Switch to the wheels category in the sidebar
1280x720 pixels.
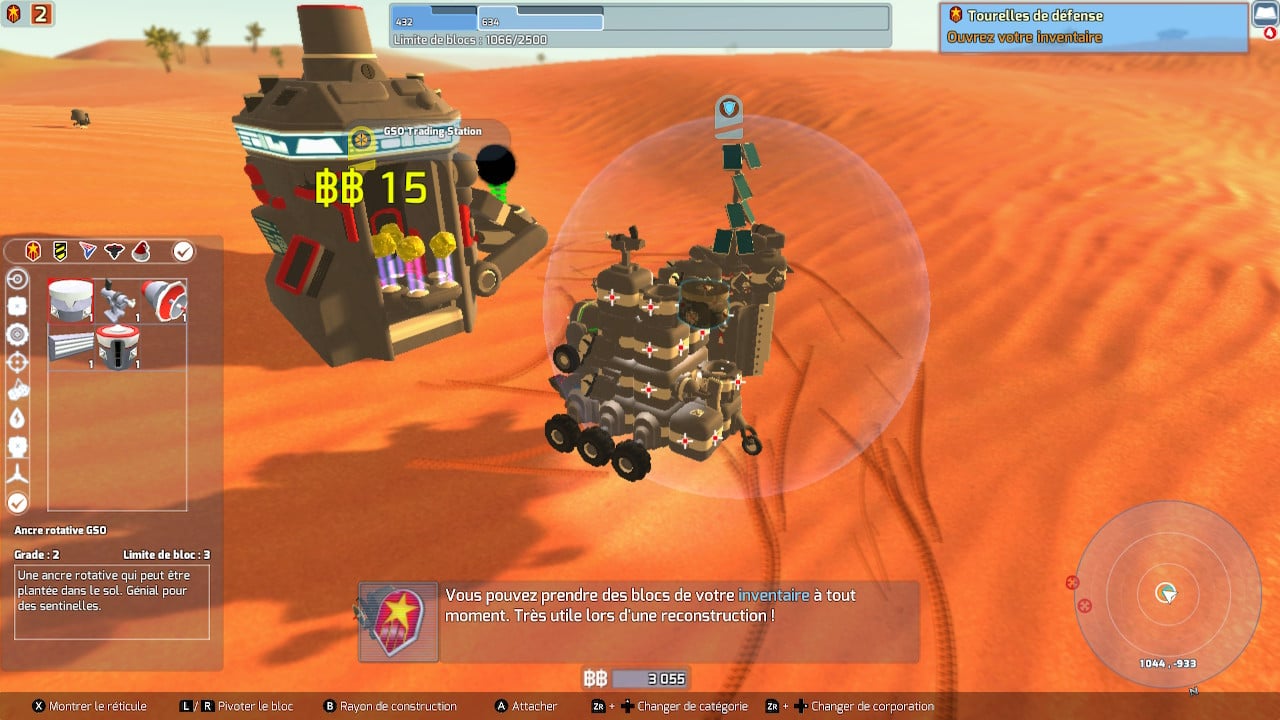pos(16,333)
